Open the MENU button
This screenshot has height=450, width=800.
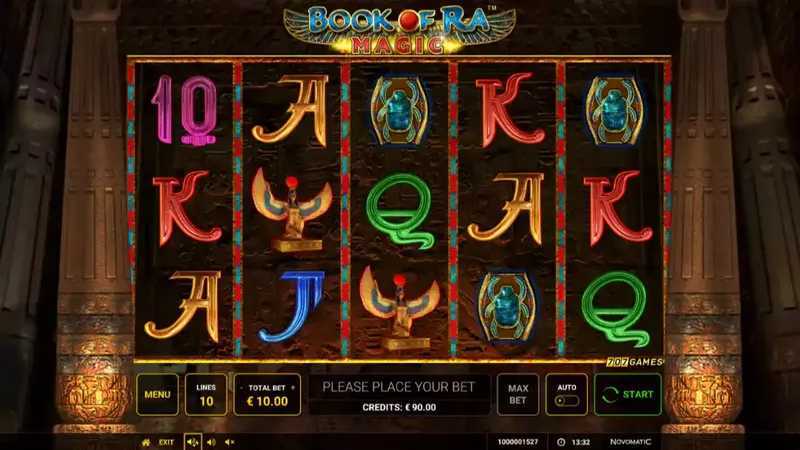tap(157, 394)
